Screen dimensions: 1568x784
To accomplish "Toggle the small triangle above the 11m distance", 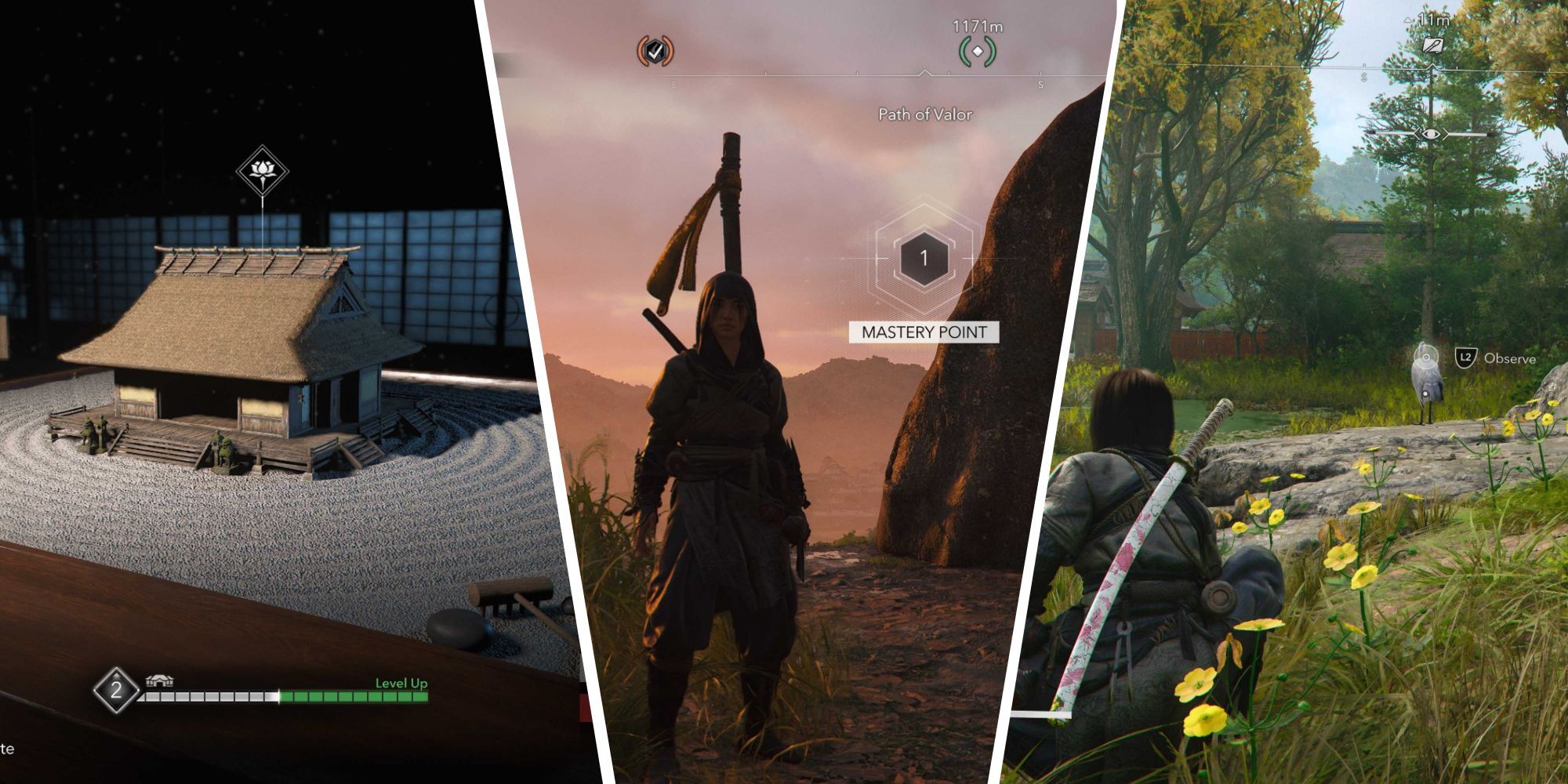I will pyautogui.click(x=1407, y=20).
